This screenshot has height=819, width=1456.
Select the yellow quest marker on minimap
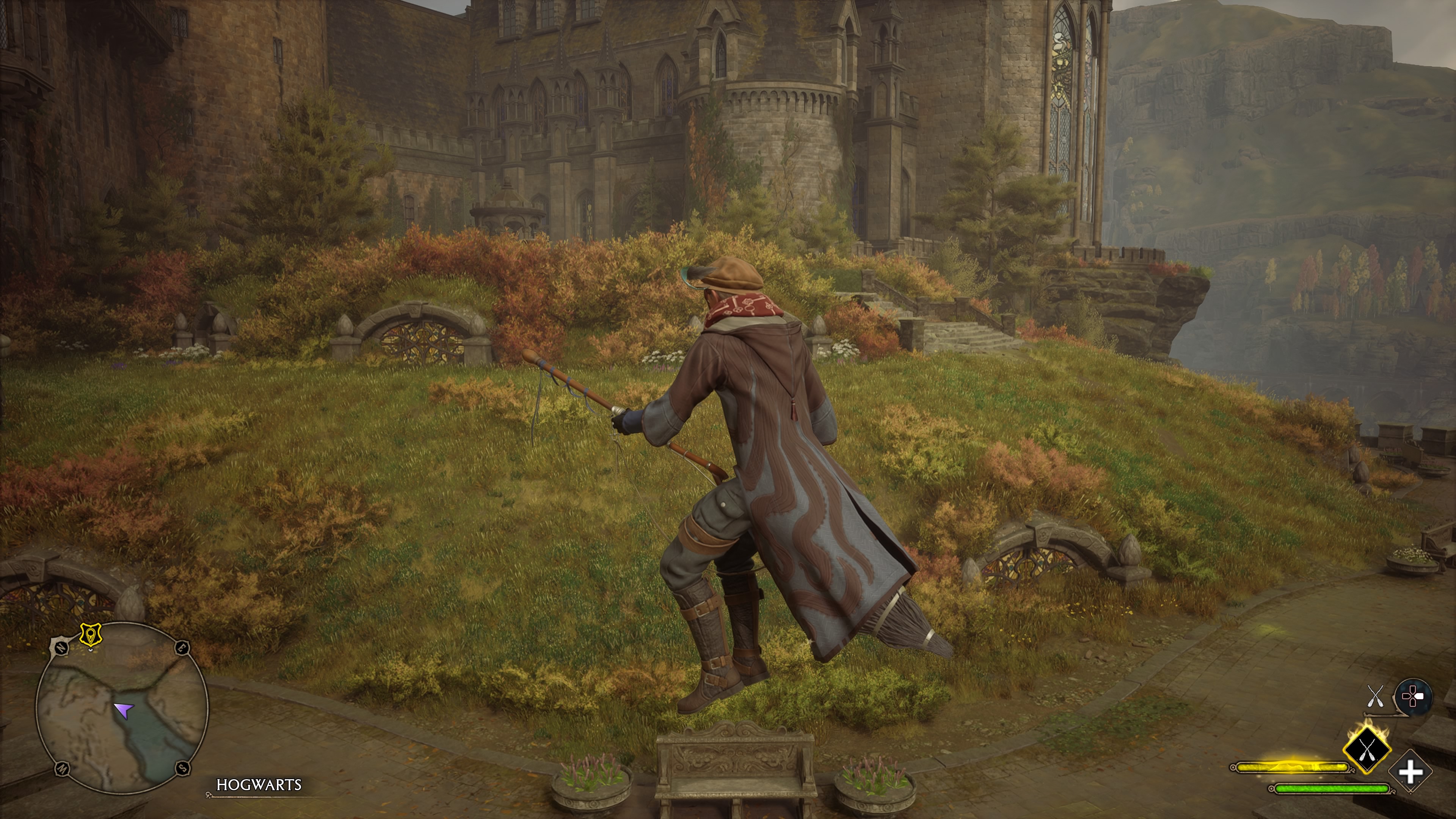[x=89, y=635]
